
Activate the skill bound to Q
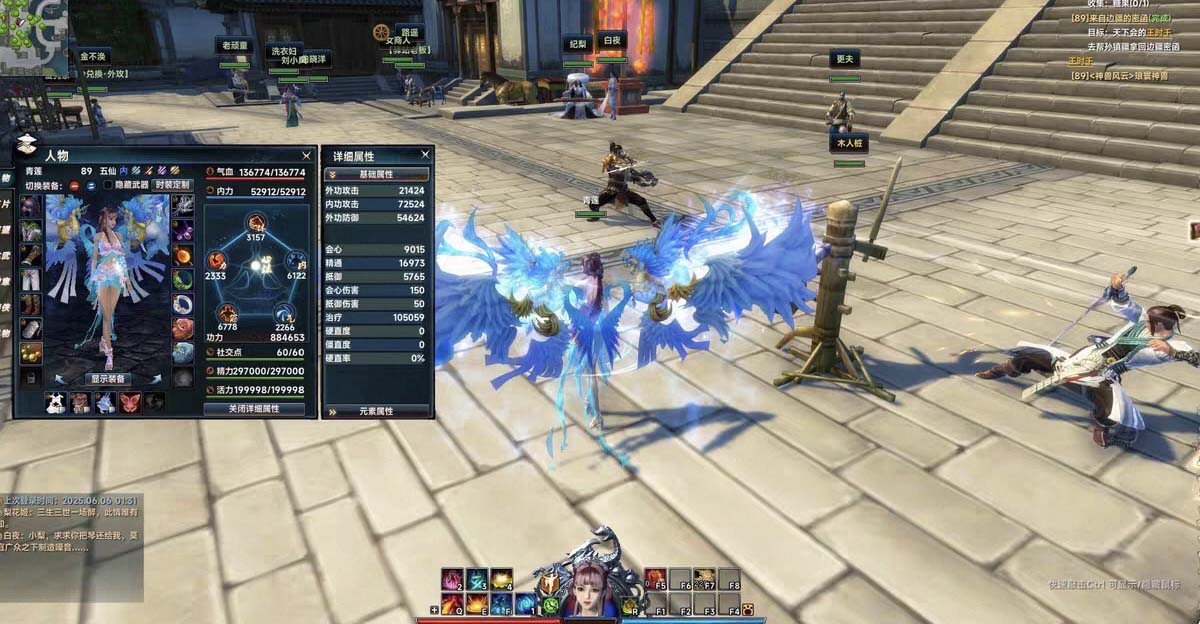point(453,603)
